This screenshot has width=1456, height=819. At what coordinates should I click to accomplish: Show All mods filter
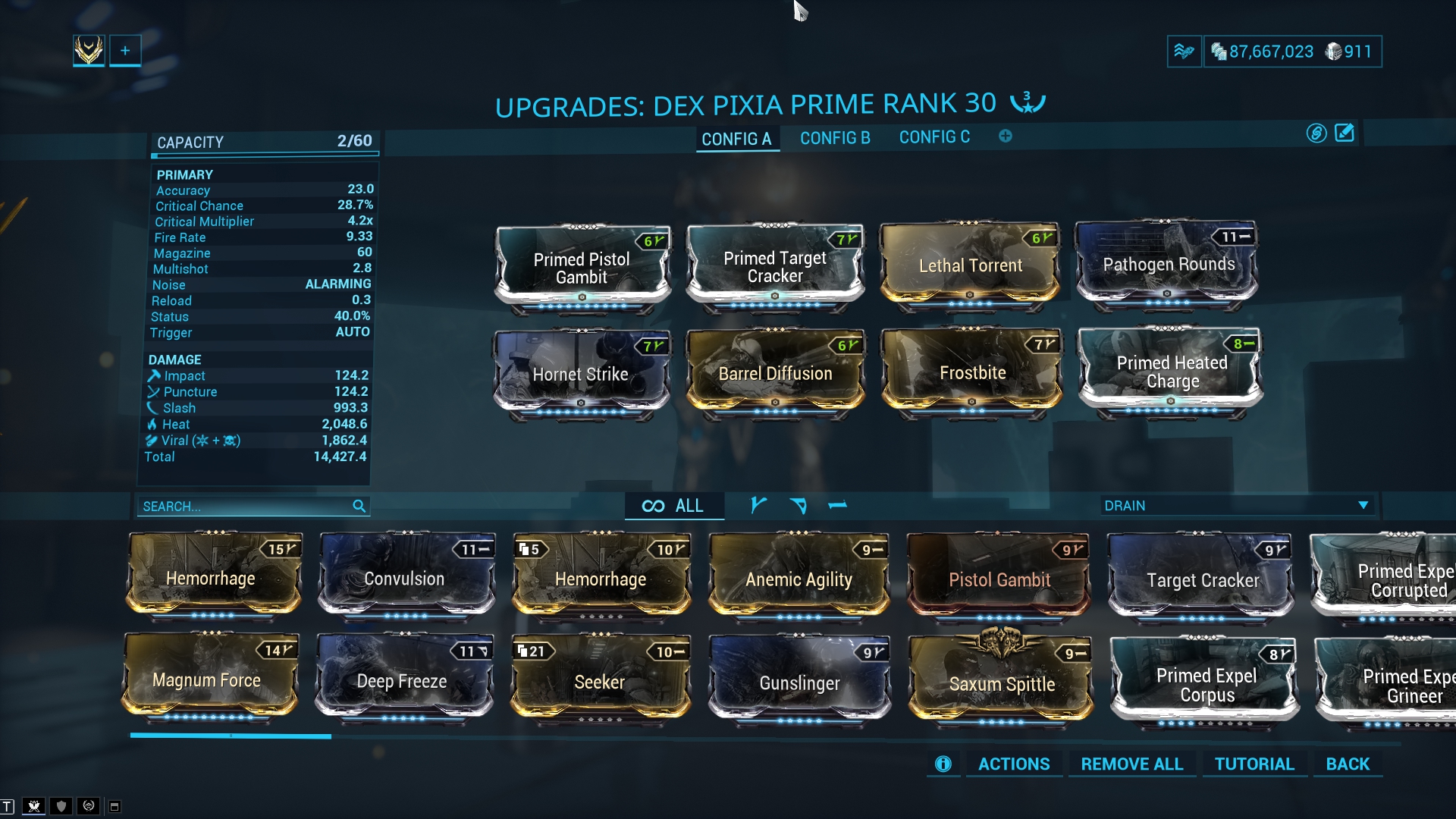673,506
